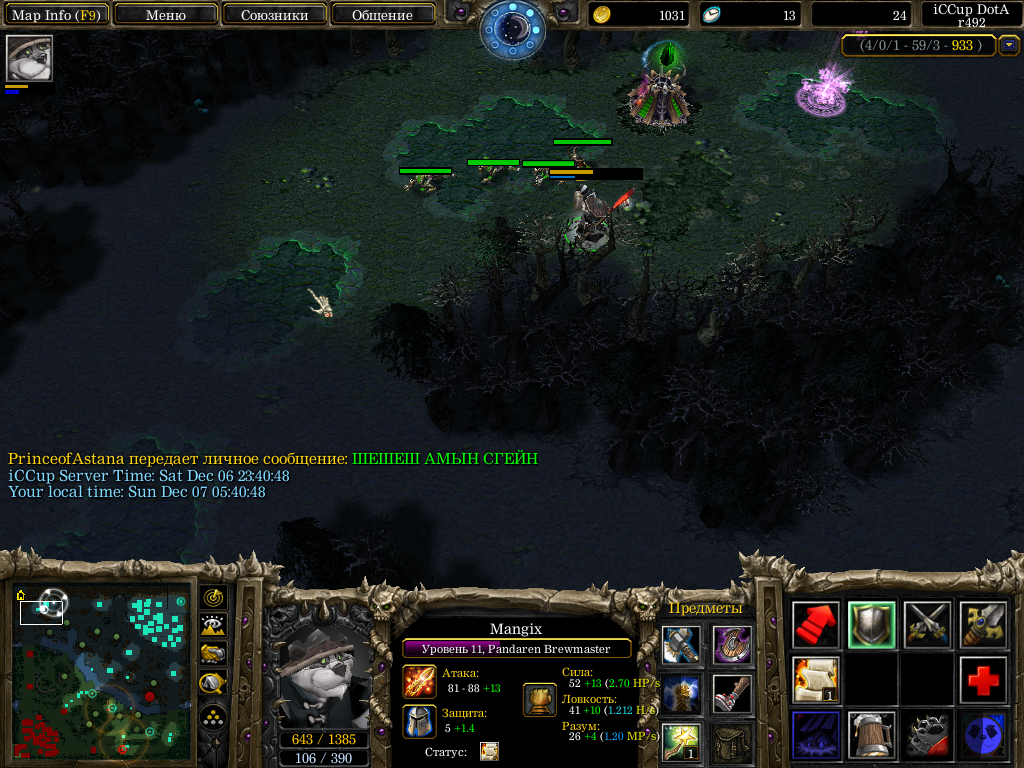Expand the scoreboard dropdown arrow

pyautogui.click(x=1010, y=45)
